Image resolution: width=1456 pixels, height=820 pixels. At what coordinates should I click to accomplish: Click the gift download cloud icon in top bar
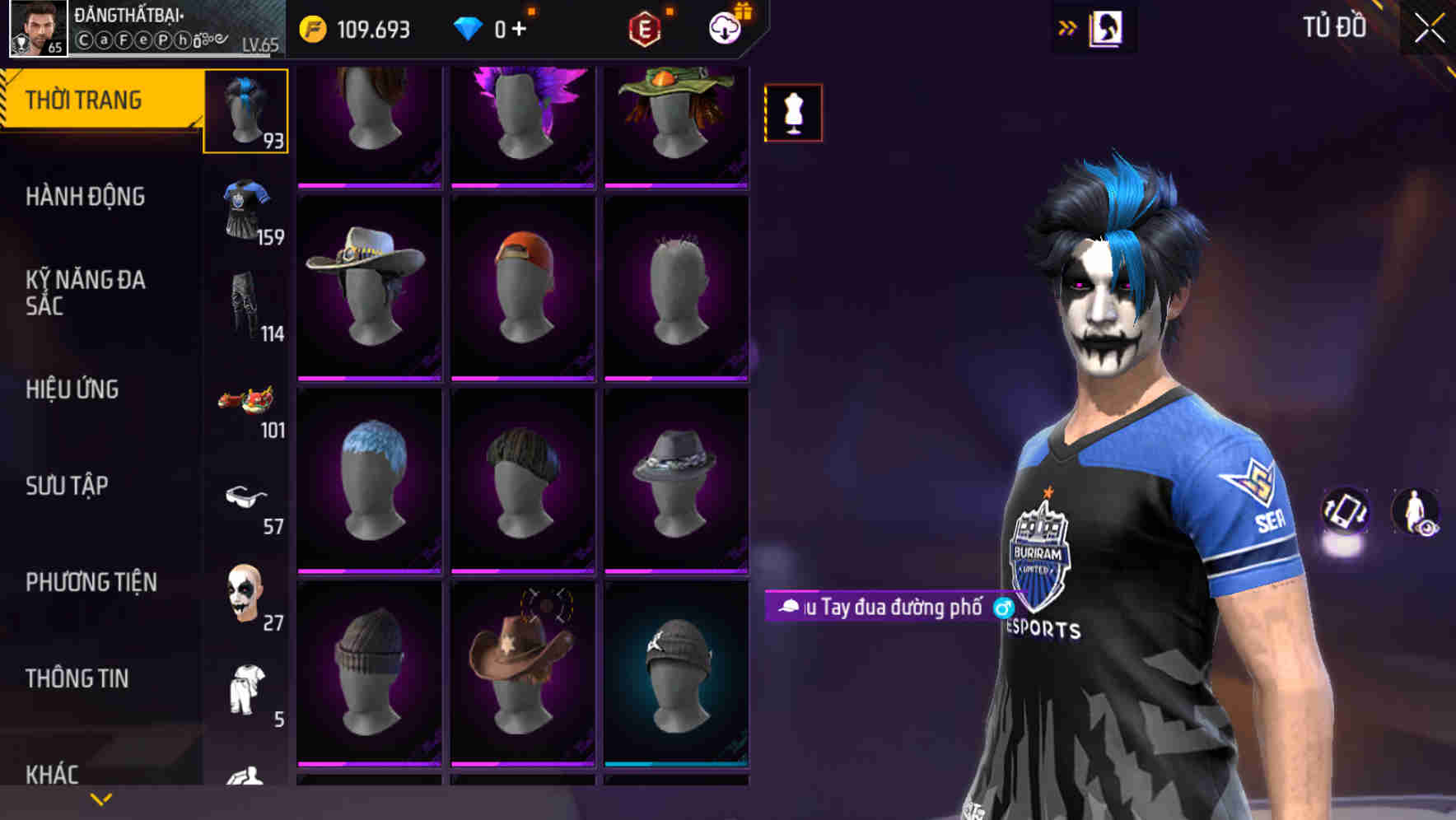point(723,26)
